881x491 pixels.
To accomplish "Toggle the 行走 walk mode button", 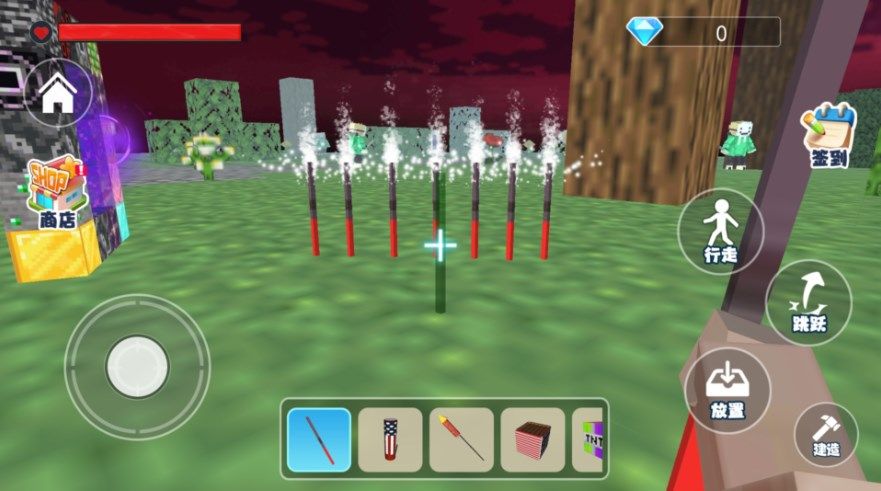I will 720,232.
